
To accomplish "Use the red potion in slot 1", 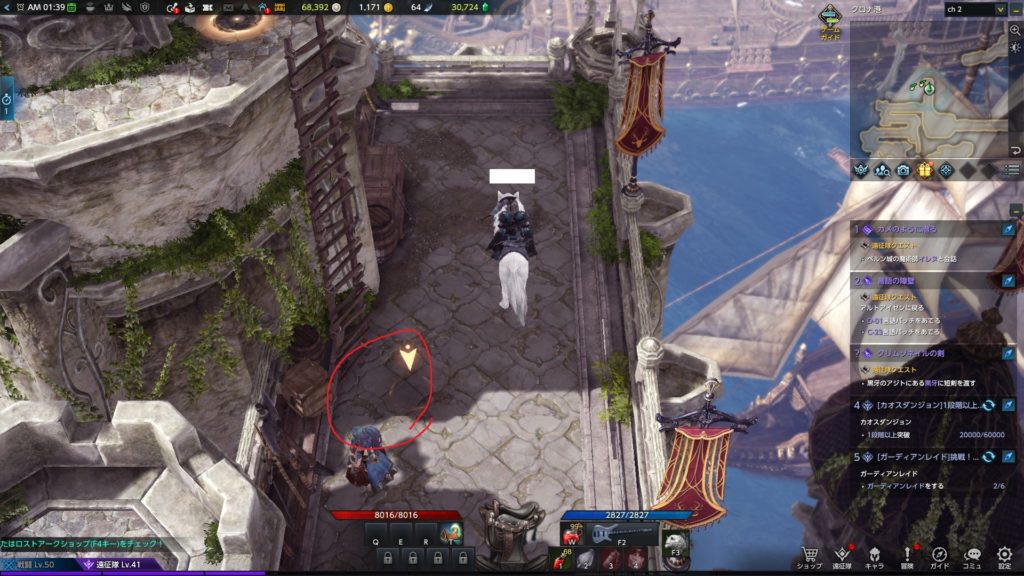I will pyautogui.click(x=562, y=558).
